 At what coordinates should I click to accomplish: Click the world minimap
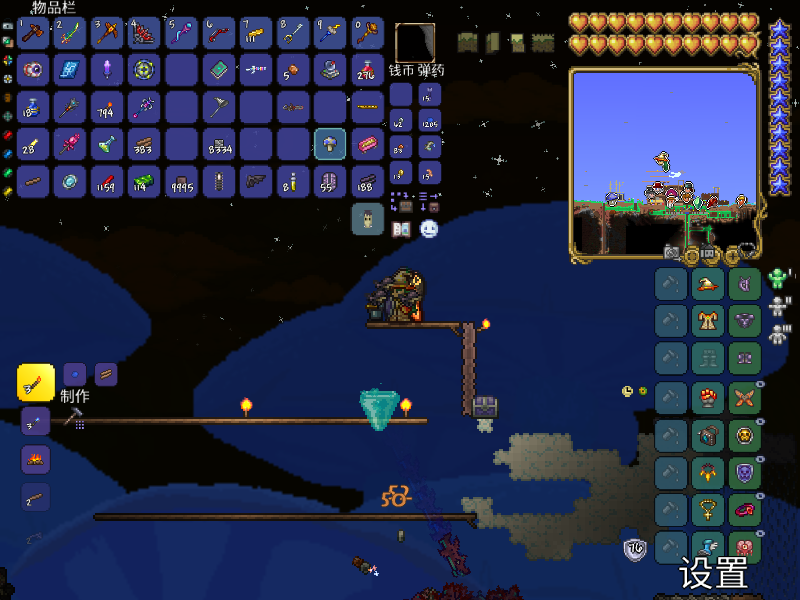(x=663, y=160)
